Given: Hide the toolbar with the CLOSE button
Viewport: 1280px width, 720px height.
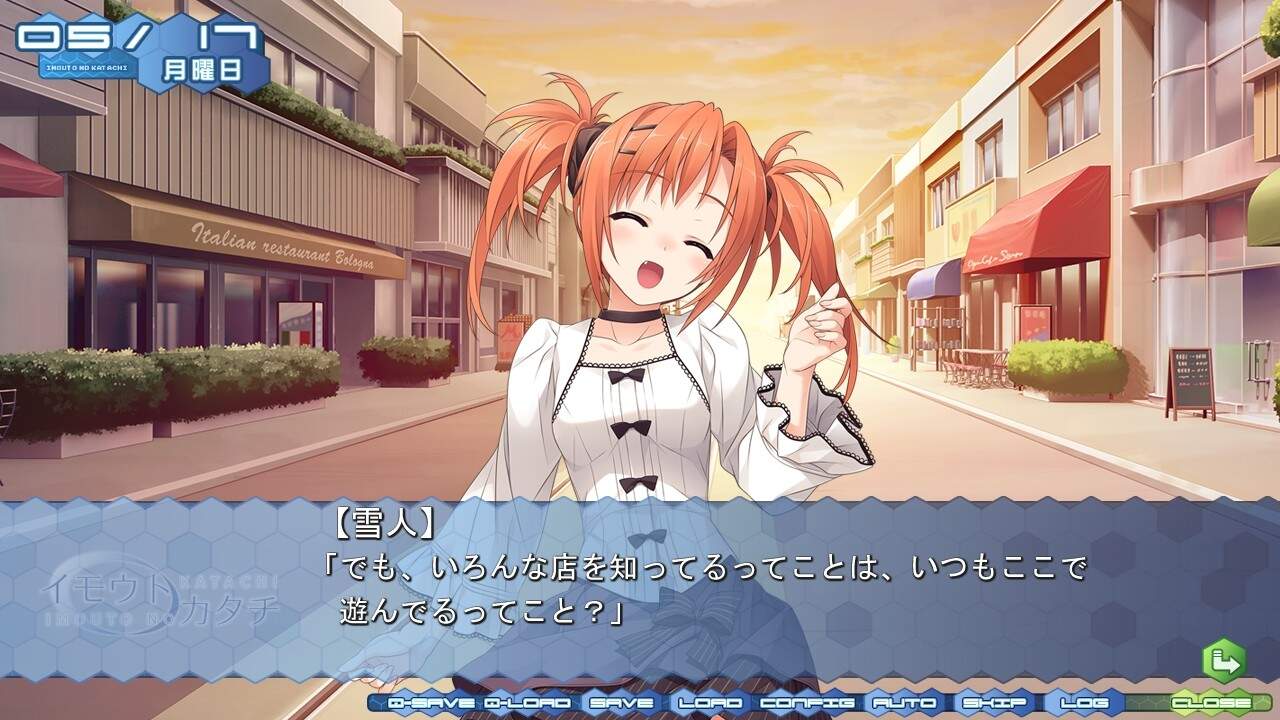Looking at the screenshot, I should [1210, 703].
